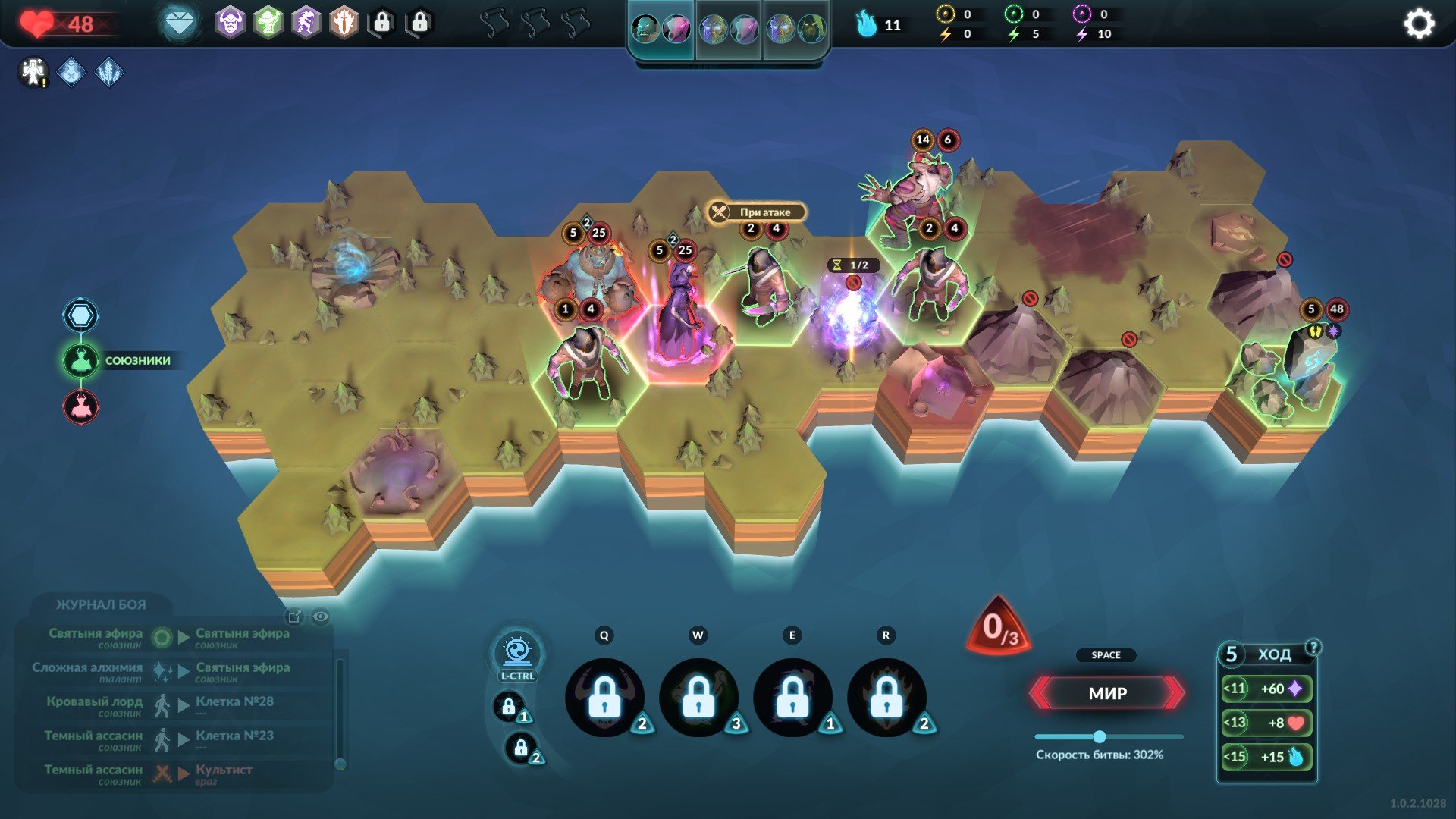Click the locked R ability slot
Screen dimensions: 1456x819
tap(886, 698)
